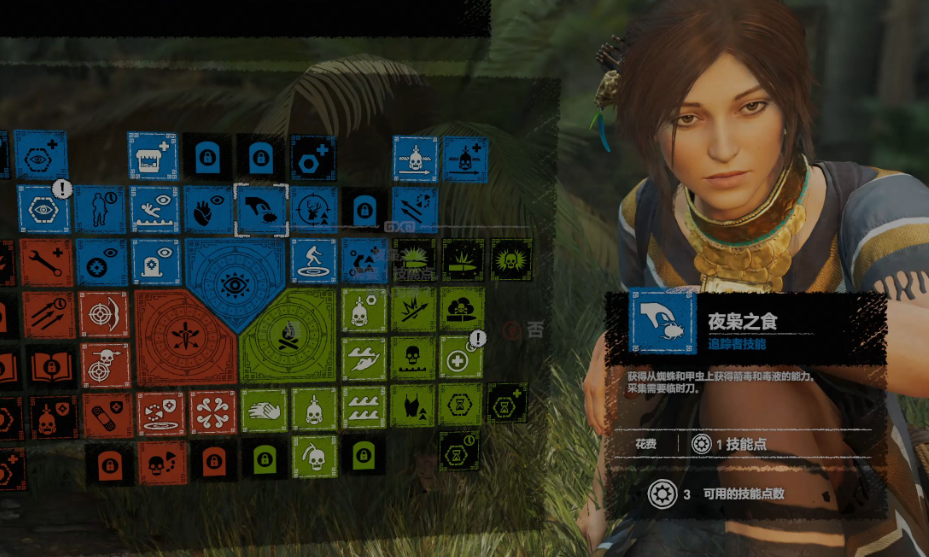
Task: Select the heart with eye skill
Action: [x=207, y=209]
